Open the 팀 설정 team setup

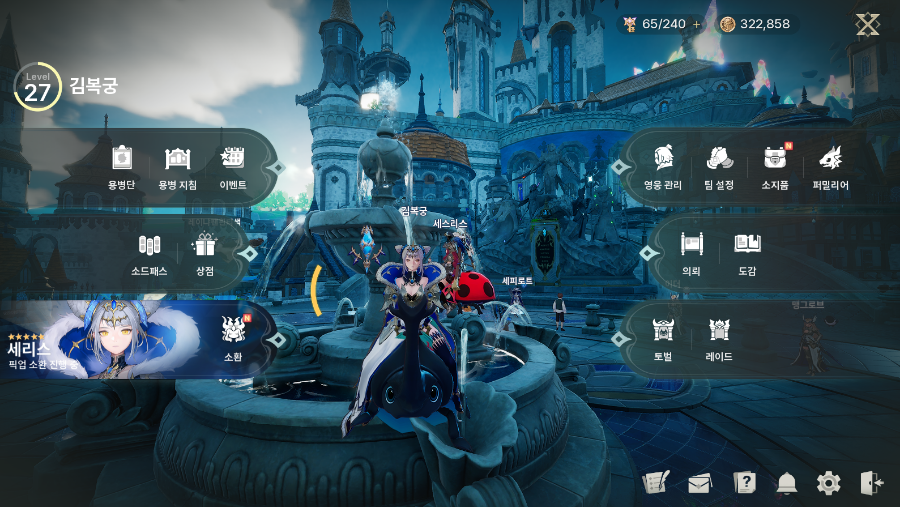719,165
